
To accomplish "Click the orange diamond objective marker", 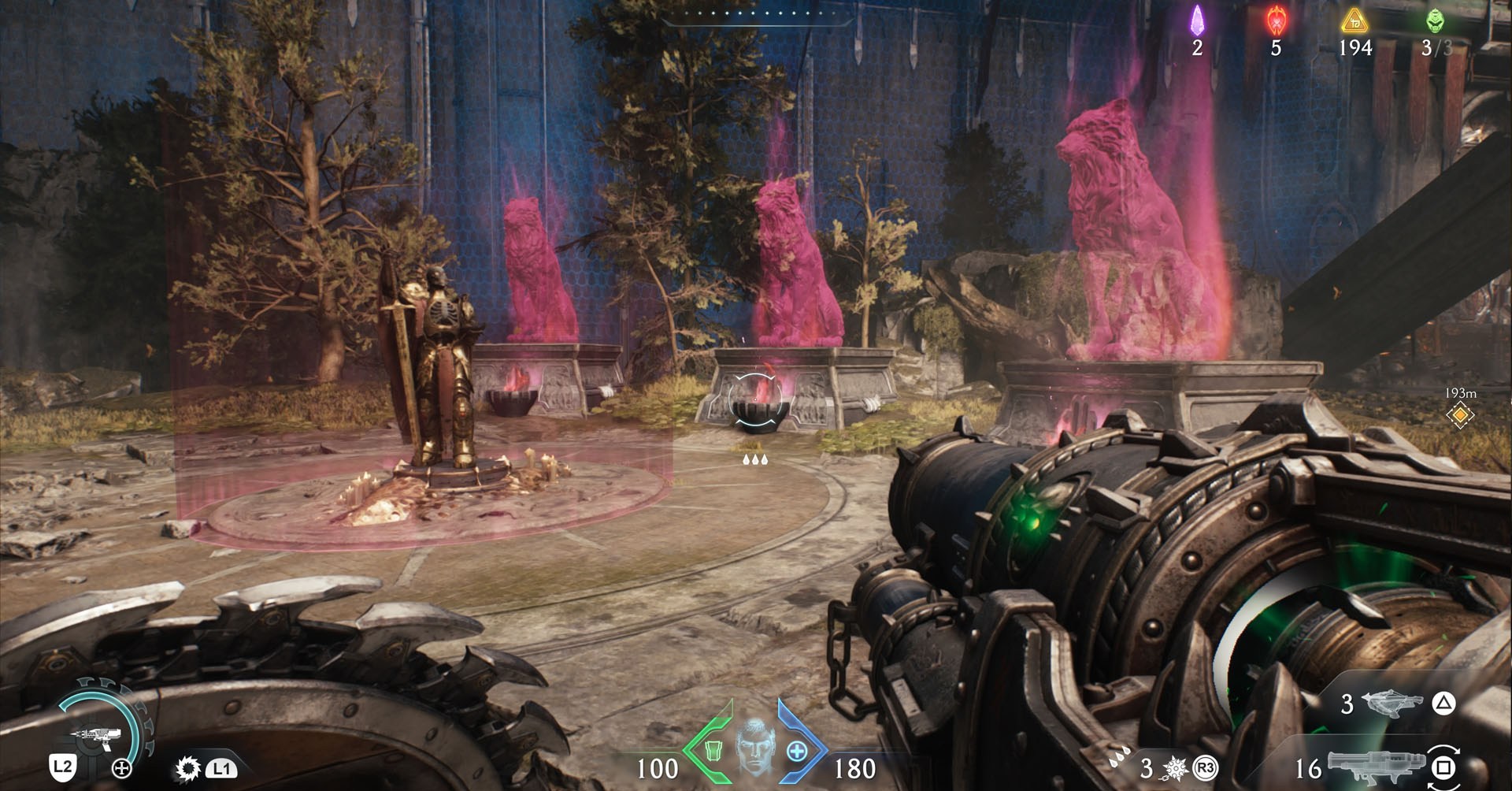I will 1460,414.
